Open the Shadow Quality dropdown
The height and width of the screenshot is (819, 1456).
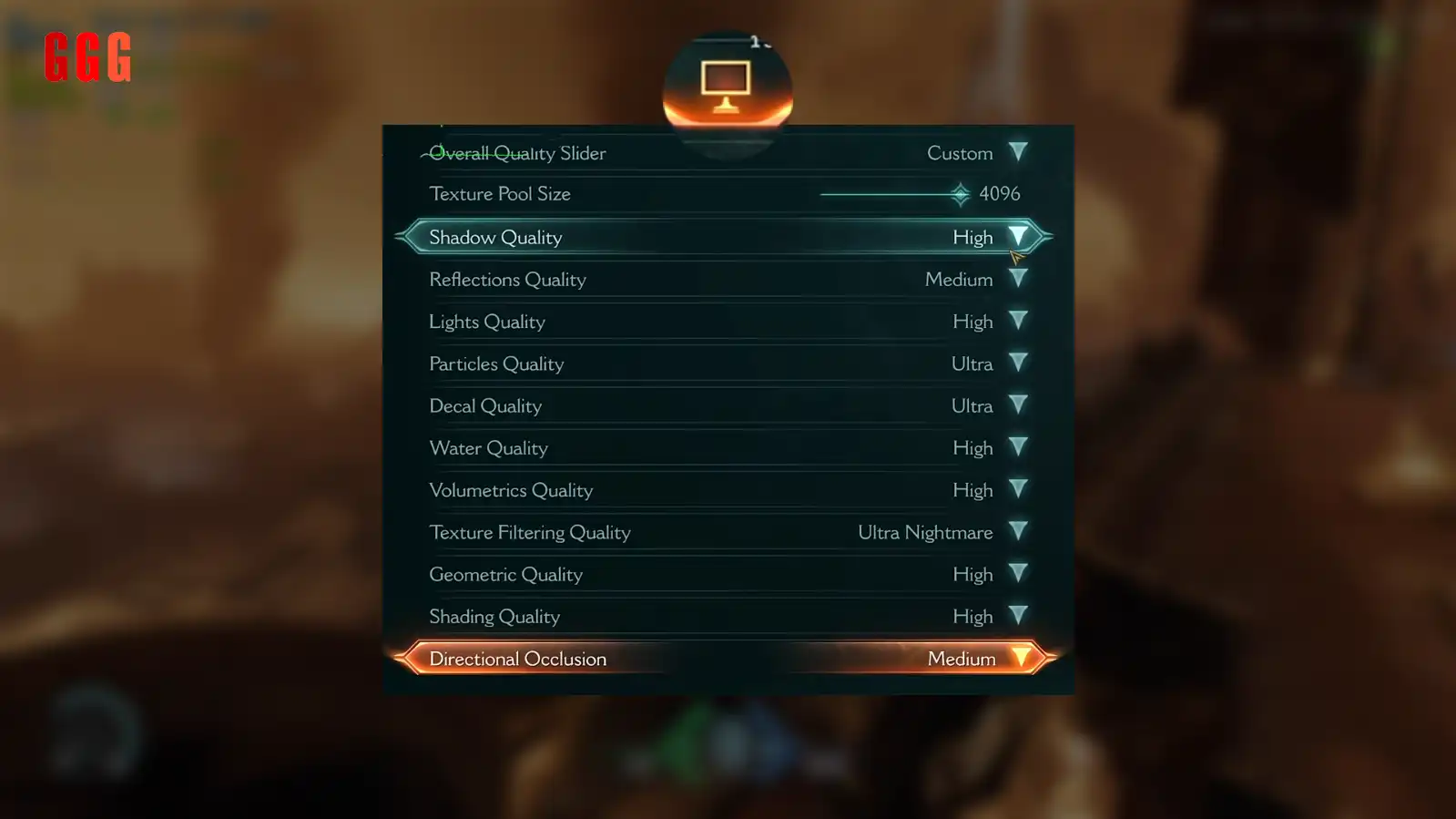1017,237
